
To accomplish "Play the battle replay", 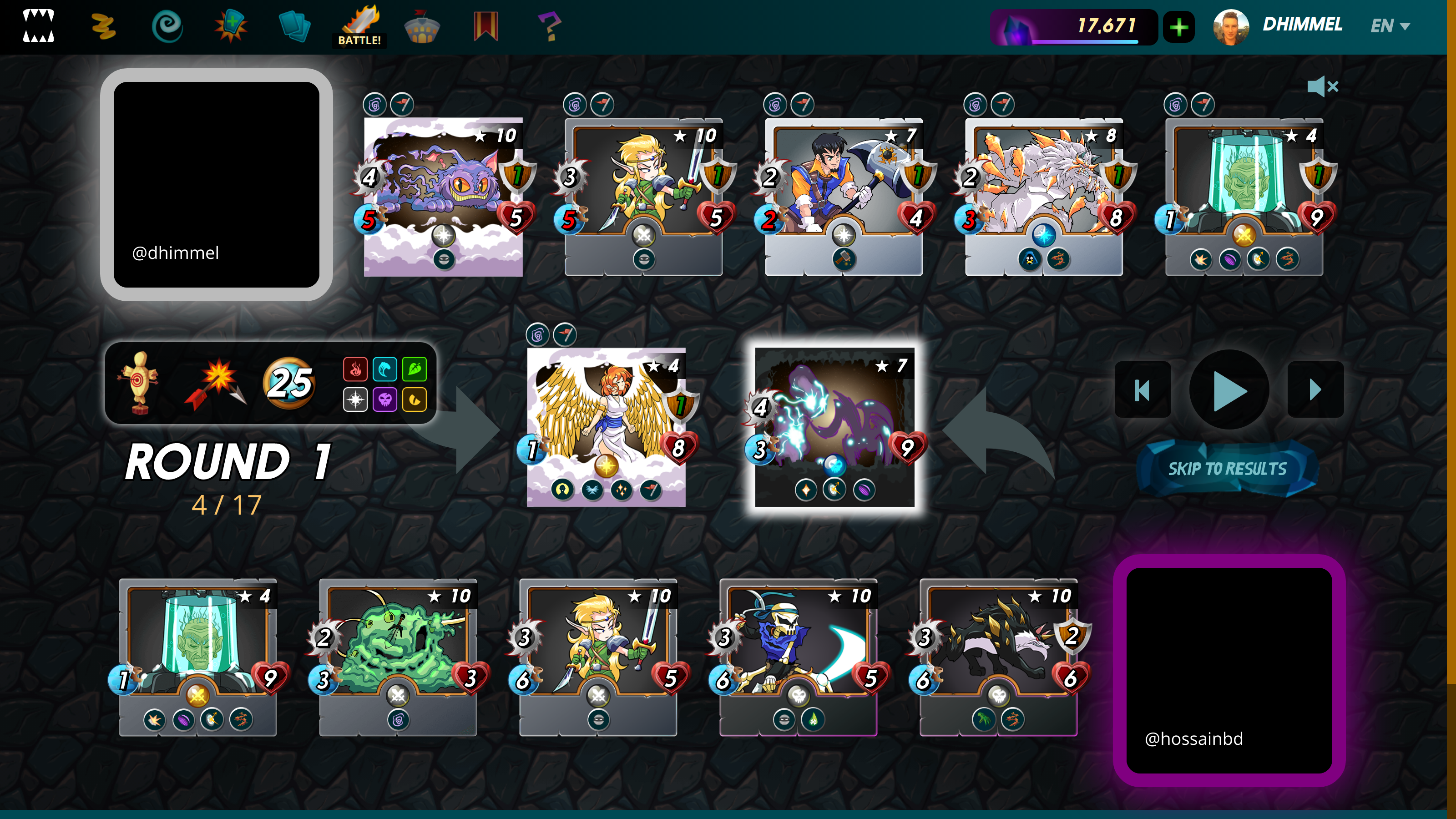I will click(x=1229, y=390).
